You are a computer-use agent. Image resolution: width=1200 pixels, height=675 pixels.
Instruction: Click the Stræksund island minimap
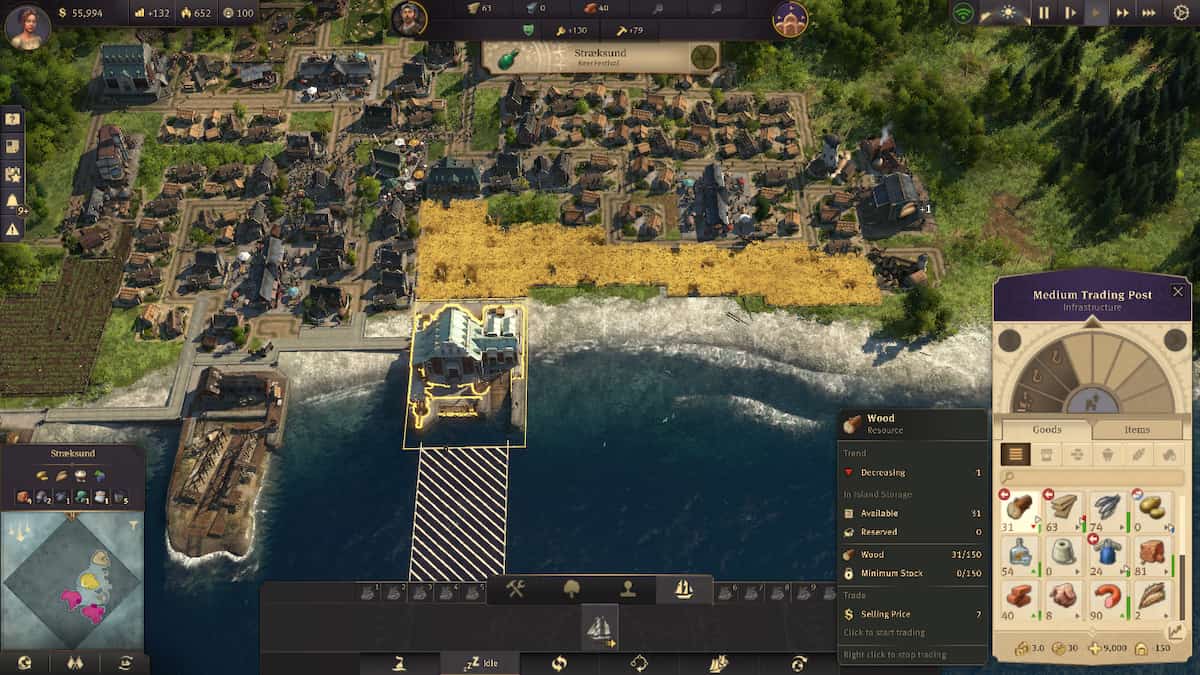[72, 578]
